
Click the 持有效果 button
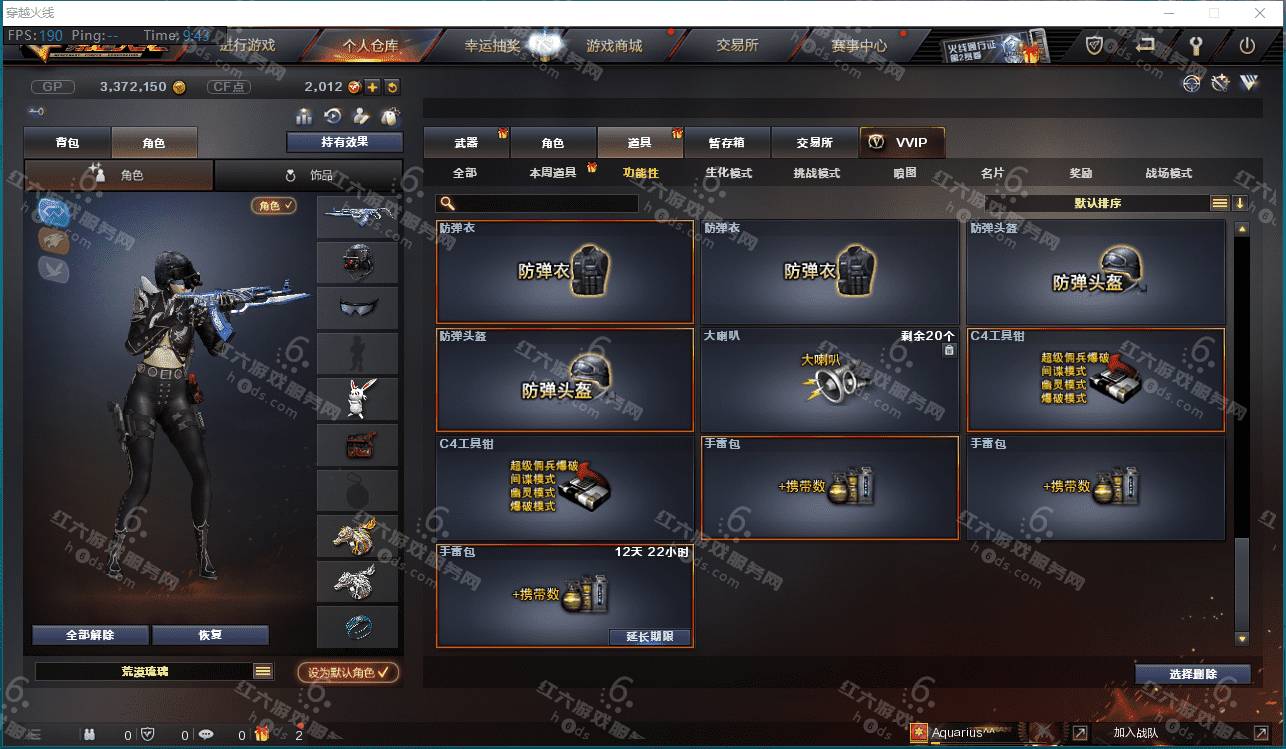point(344,142)
